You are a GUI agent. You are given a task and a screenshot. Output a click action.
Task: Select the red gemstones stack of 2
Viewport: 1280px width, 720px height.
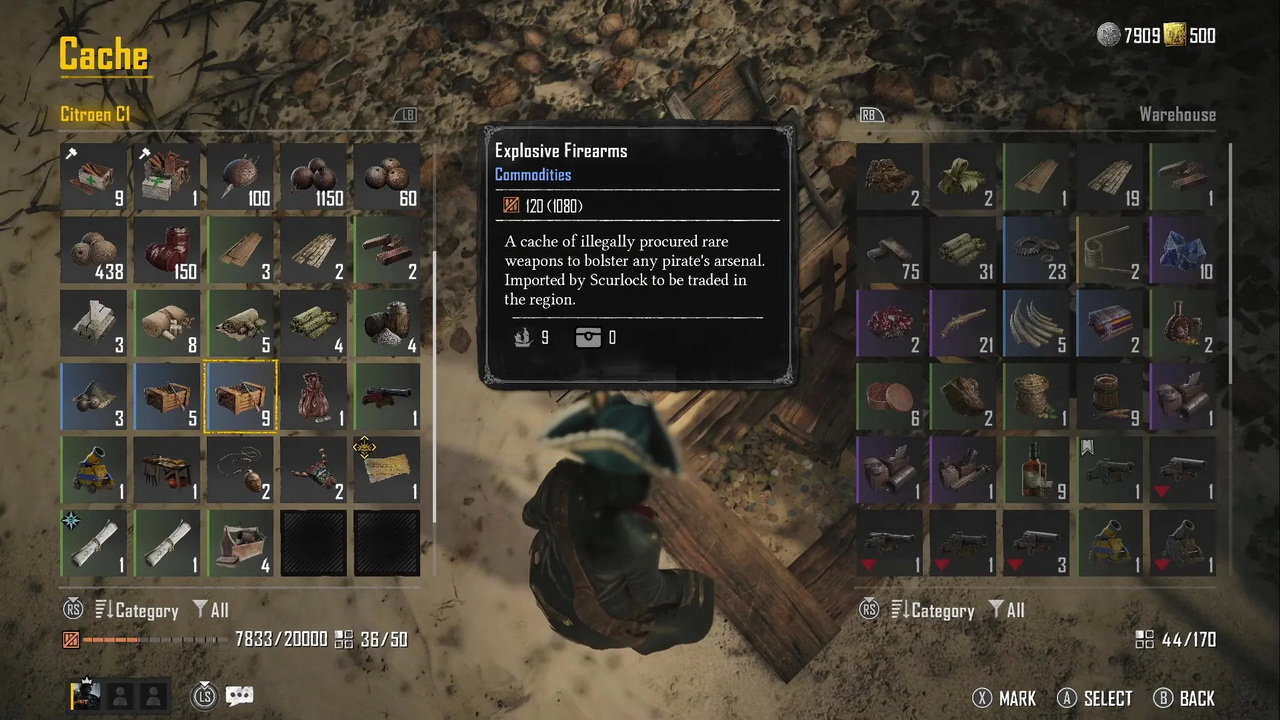point(889,323)
